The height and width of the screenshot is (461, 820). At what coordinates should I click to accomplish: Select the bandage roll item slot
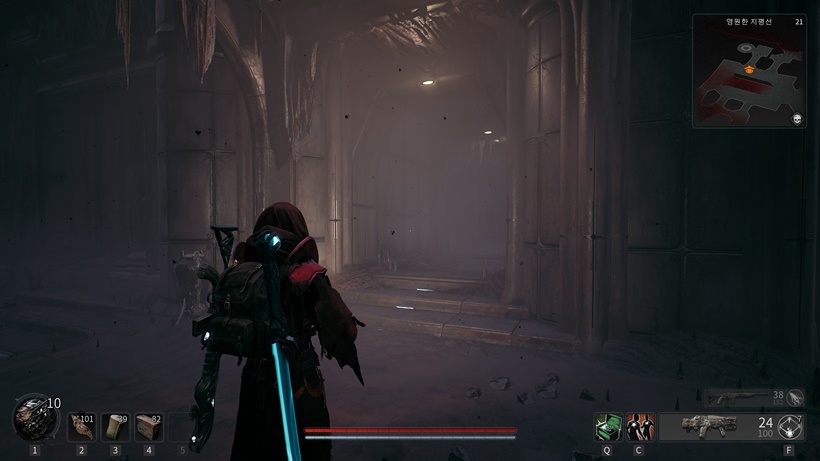115,427
